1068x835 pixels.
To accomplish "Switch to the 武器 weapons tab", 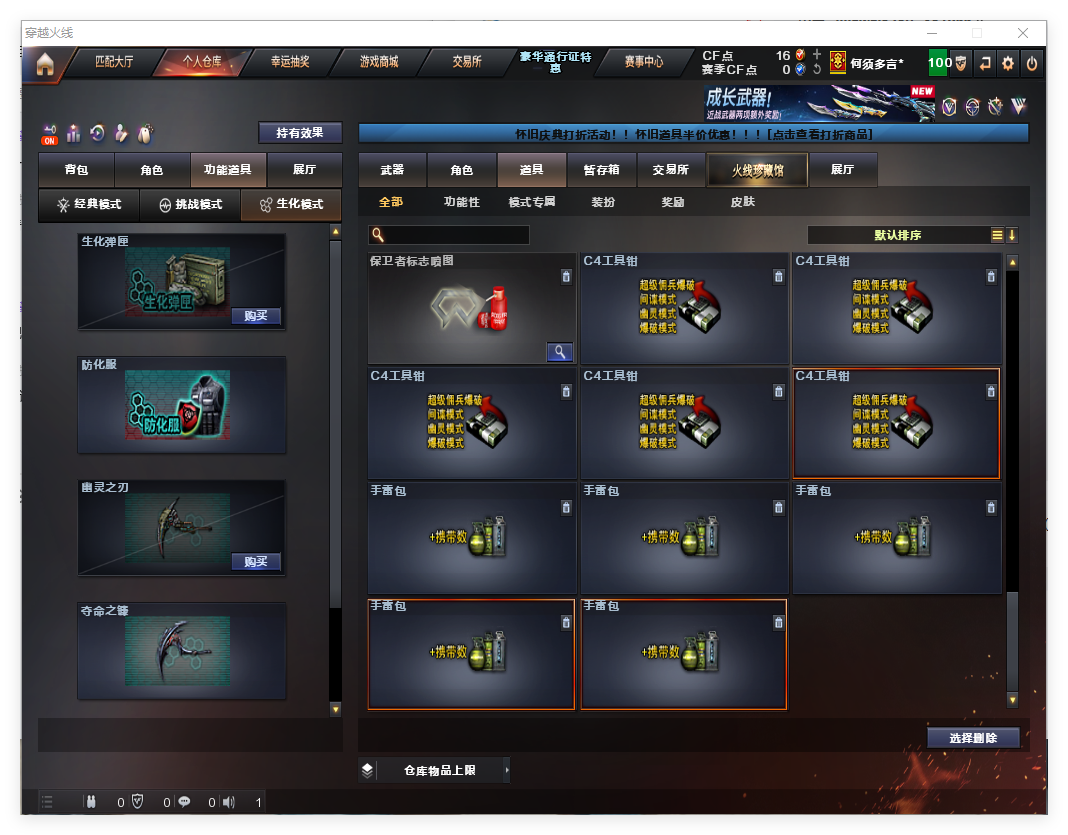I will click(392, 170).
